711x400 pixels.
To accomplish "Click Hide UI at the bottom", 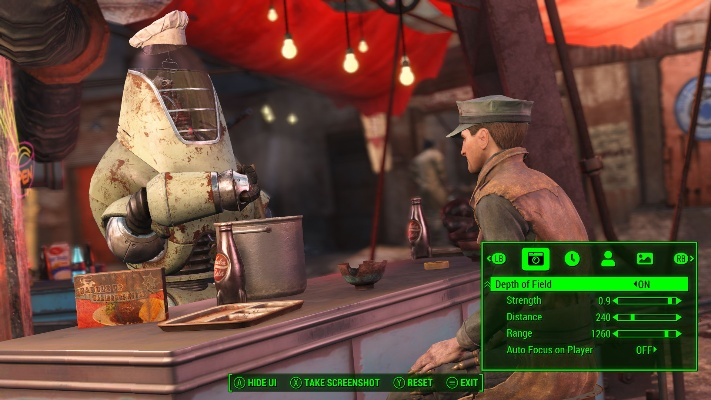I will tap(257, 382).
